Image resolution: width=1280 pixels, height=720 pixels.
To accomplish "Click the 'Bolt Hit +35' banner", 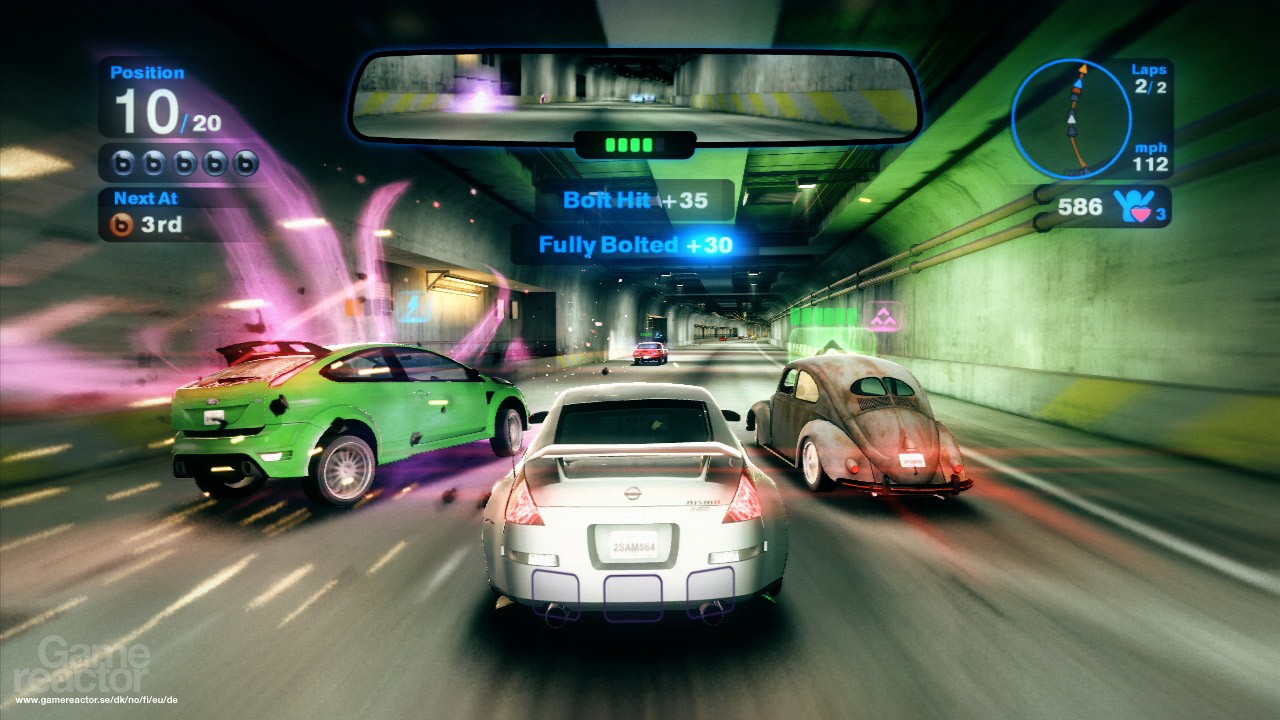I will [x=637, y=200].
